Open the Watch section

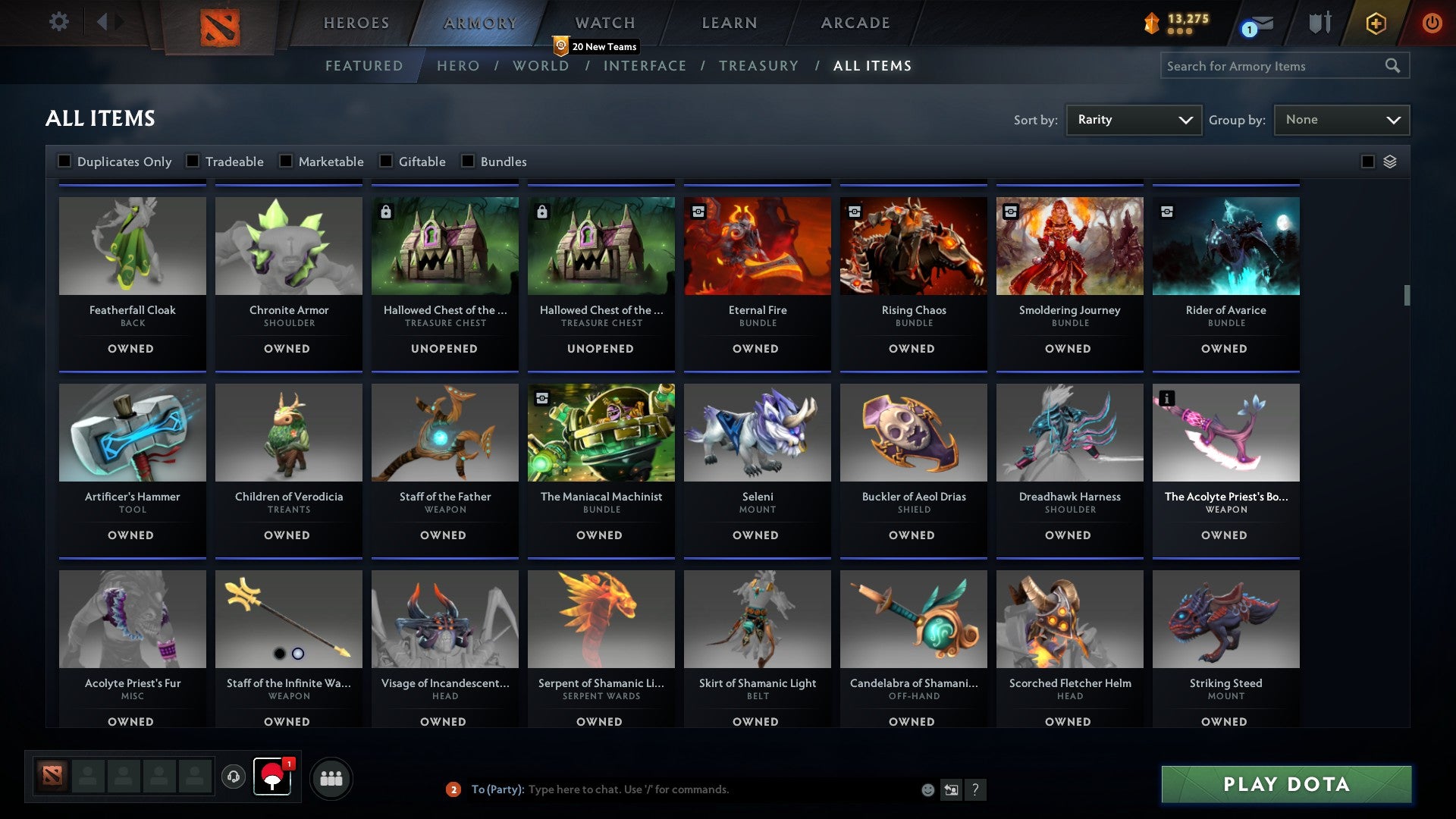(x=604, y=23)
